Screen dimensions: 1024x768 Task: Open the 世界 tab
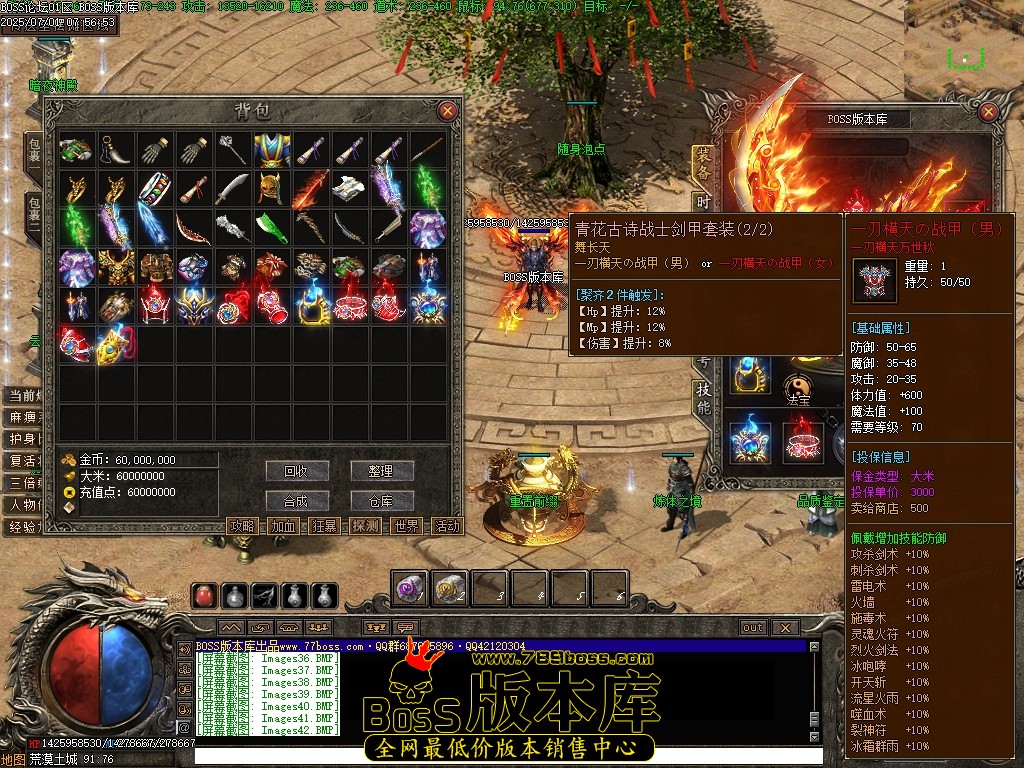(407, 526)
